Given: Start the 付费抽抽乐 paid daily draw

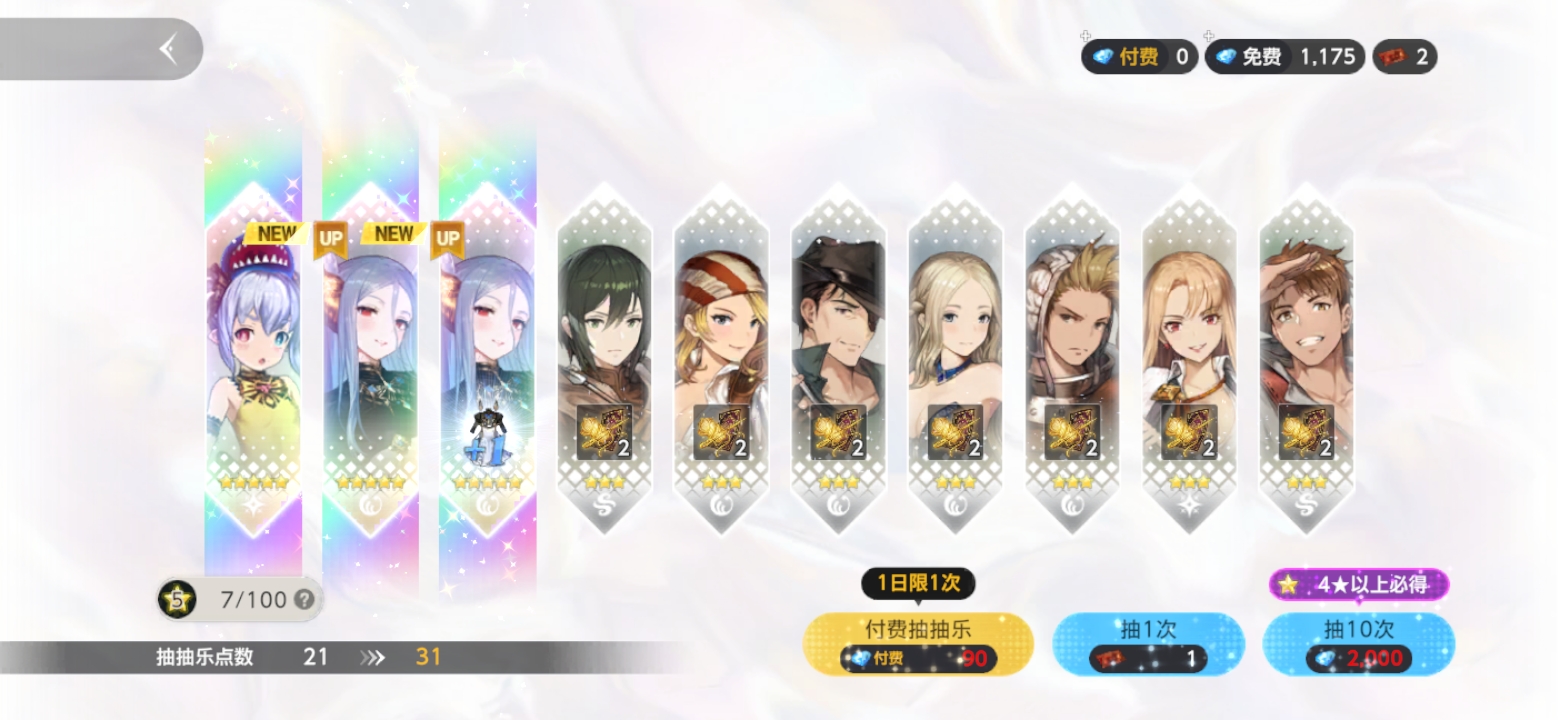Looking at the screenshot, I should coord(918,643).
